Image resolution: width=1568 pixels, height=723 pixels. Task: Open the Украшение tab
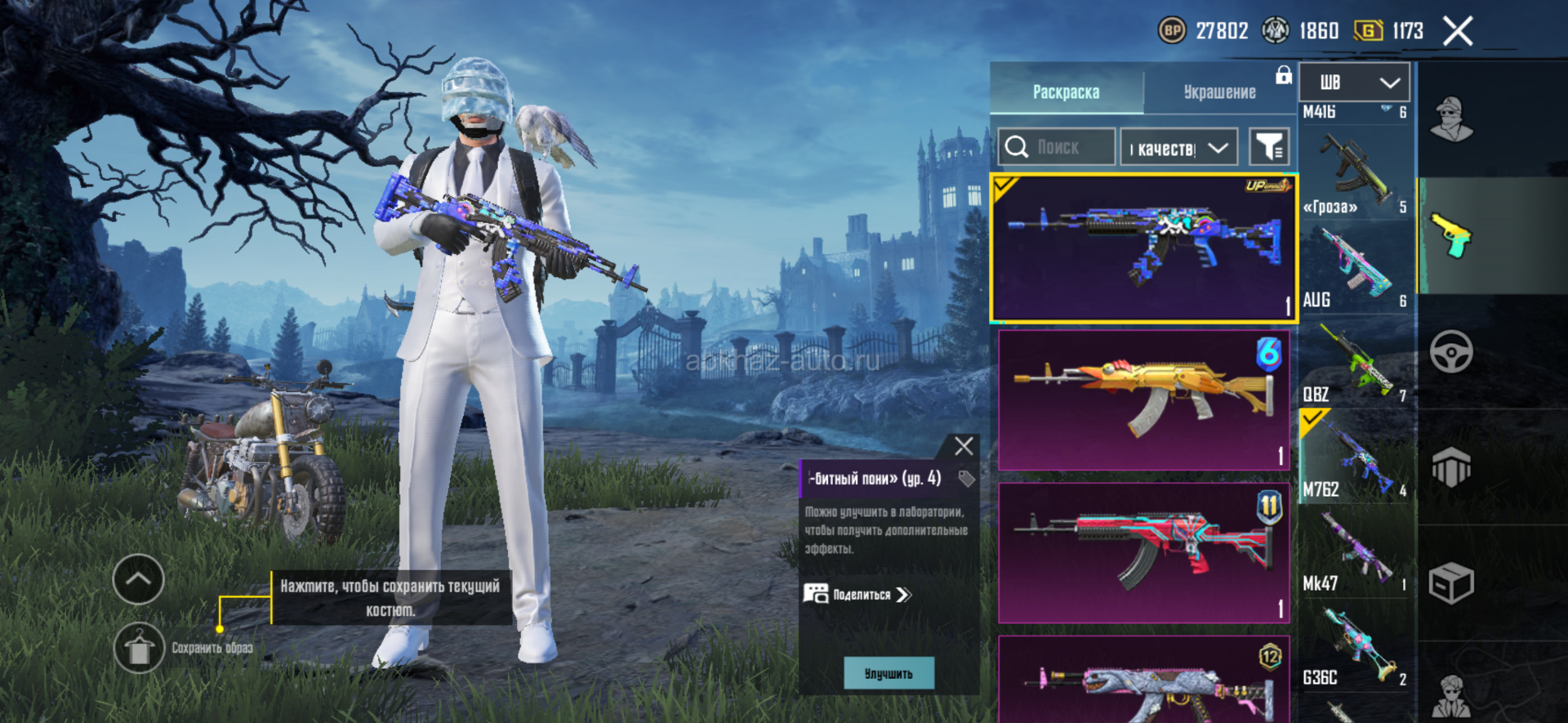pos(1219,91)
